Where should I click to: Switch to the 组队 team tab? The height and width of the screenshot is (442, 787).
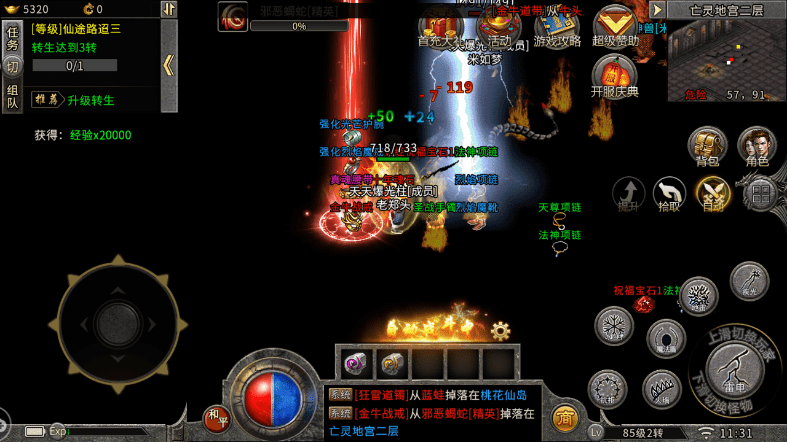[12, 95]
